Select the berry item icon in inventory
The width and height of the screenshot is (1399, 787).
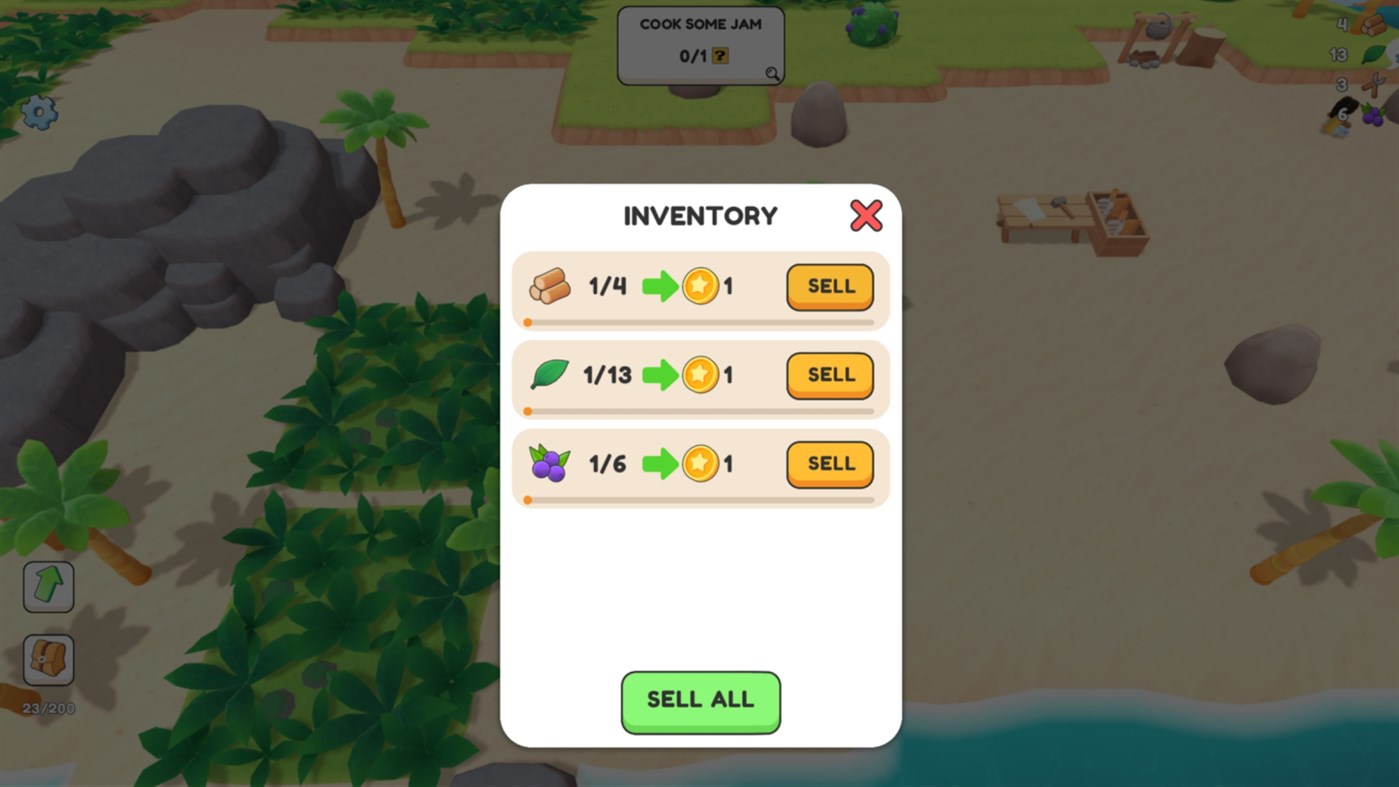point(548,463)
